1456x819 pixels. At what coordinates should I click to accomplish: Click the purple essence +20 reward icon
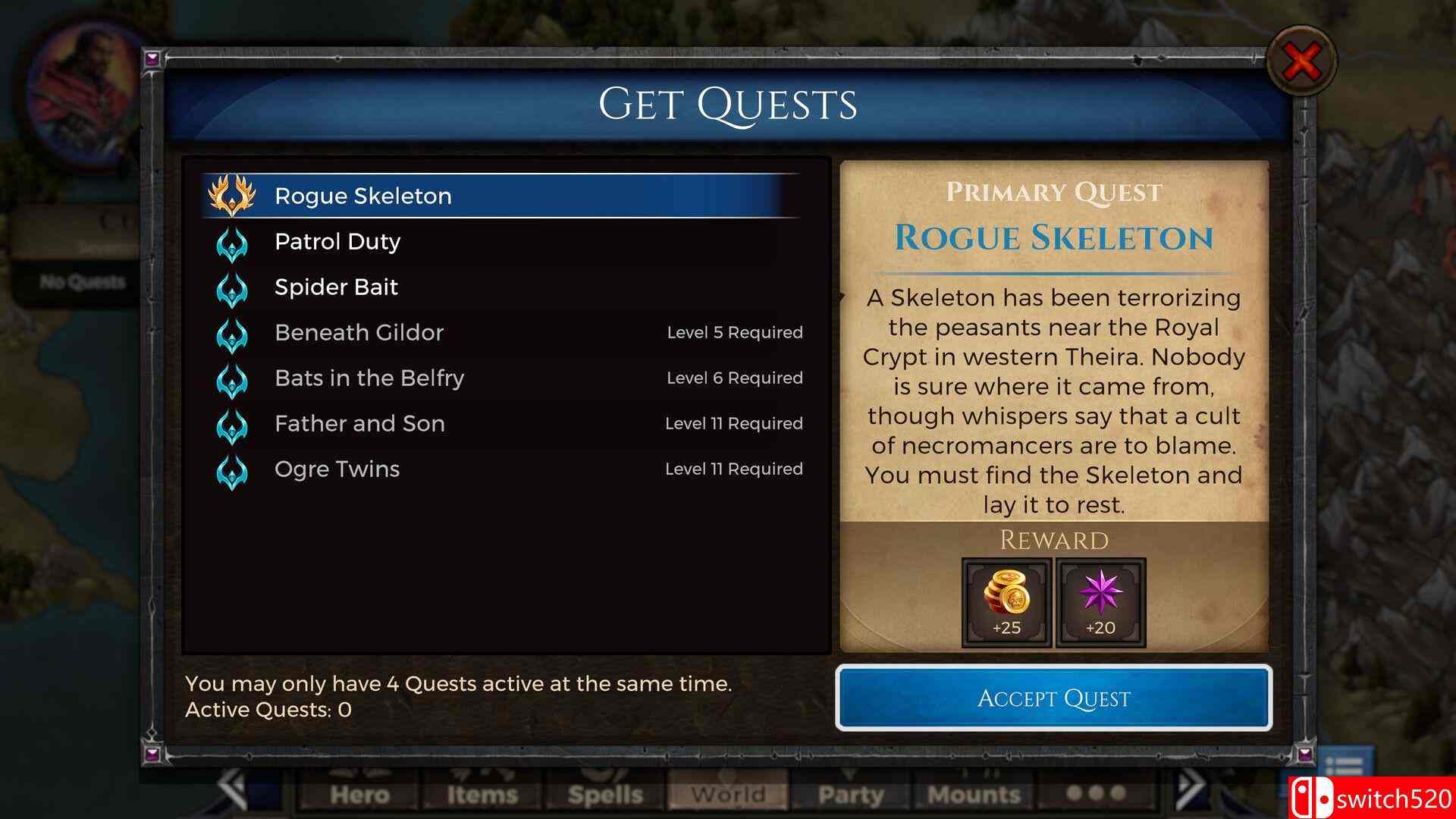click(x=1100, y=603)
